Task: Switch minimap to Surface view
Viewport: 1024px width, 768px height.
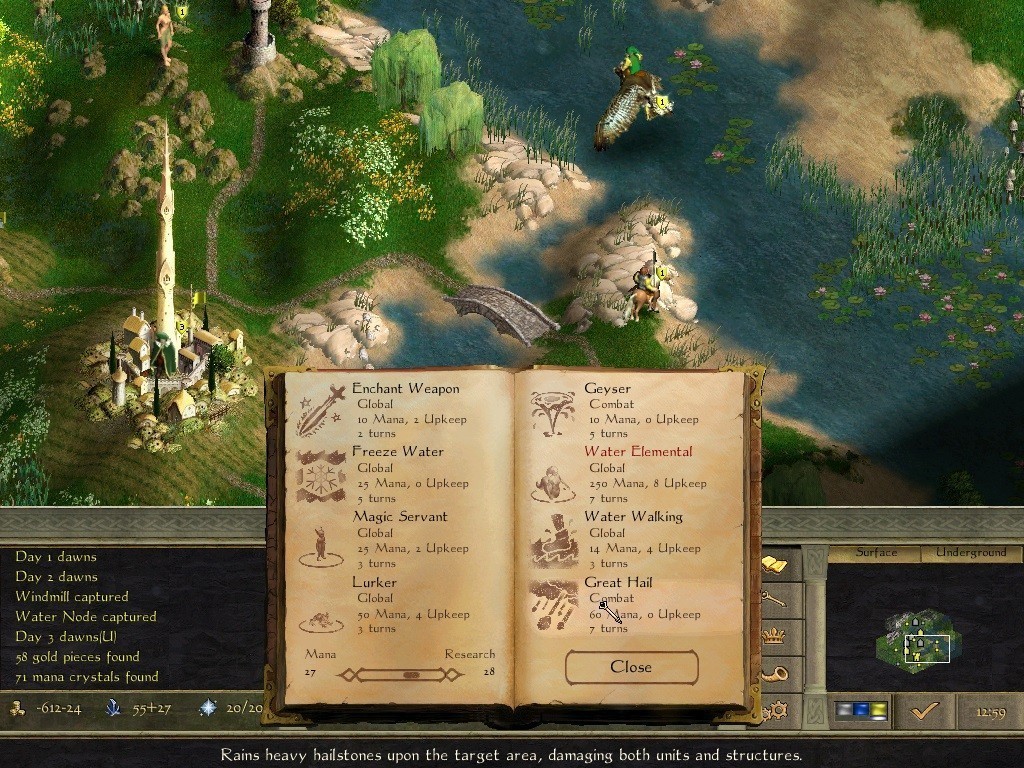Action: point(876,552)
